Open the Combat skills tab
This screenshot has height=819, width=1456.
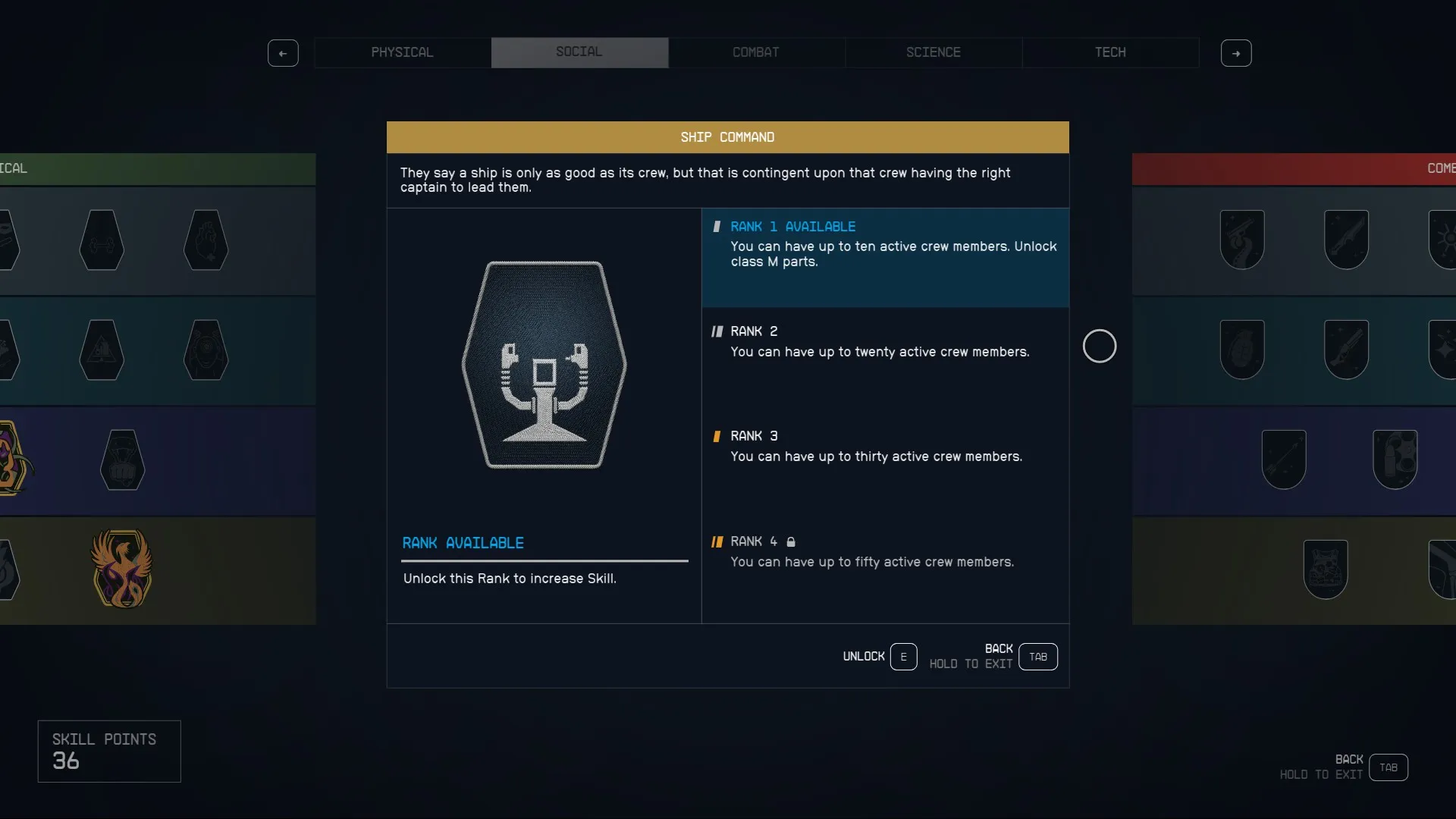click(x=756, y=52)
